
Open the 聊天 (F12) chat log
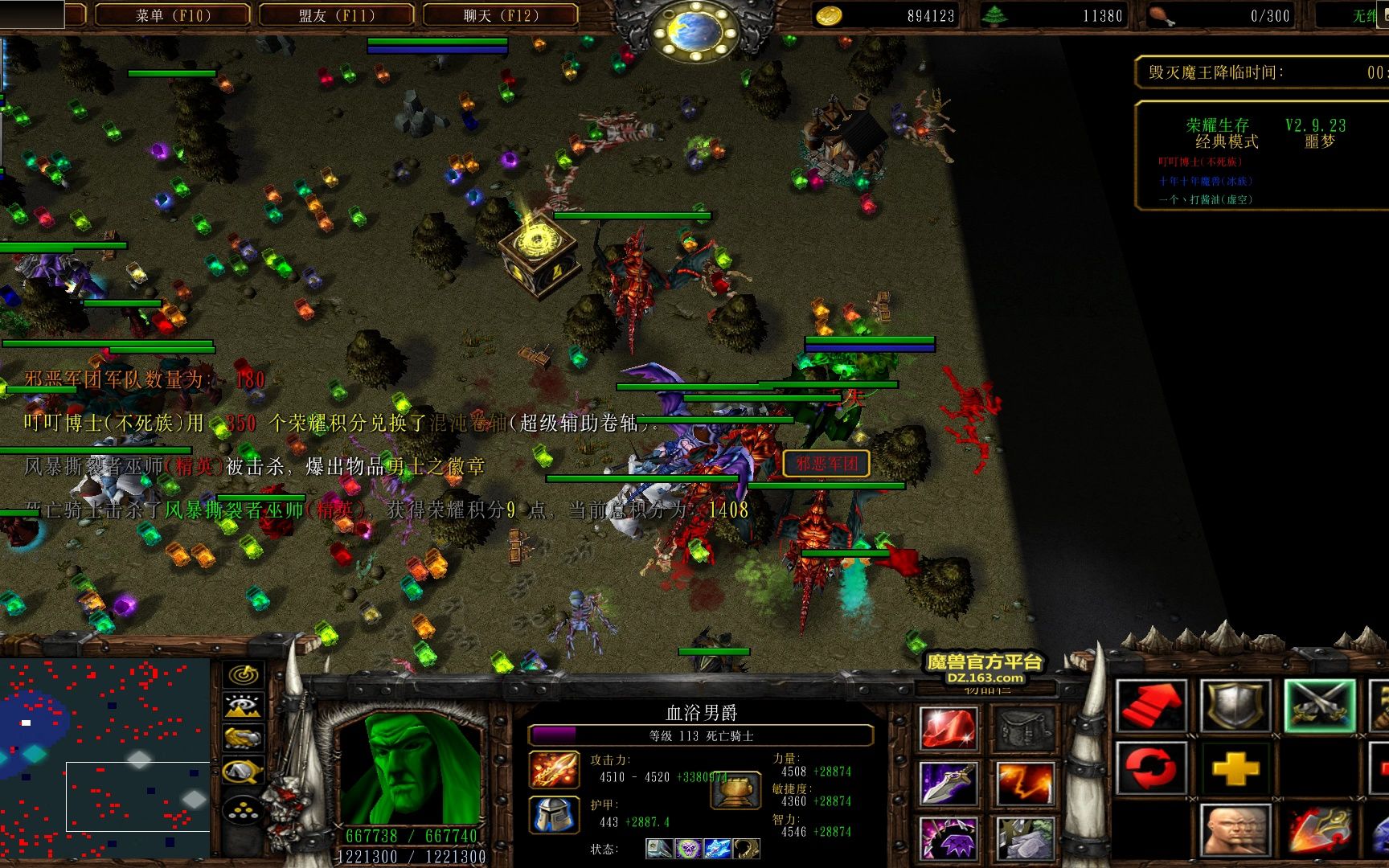click(499, 15)
